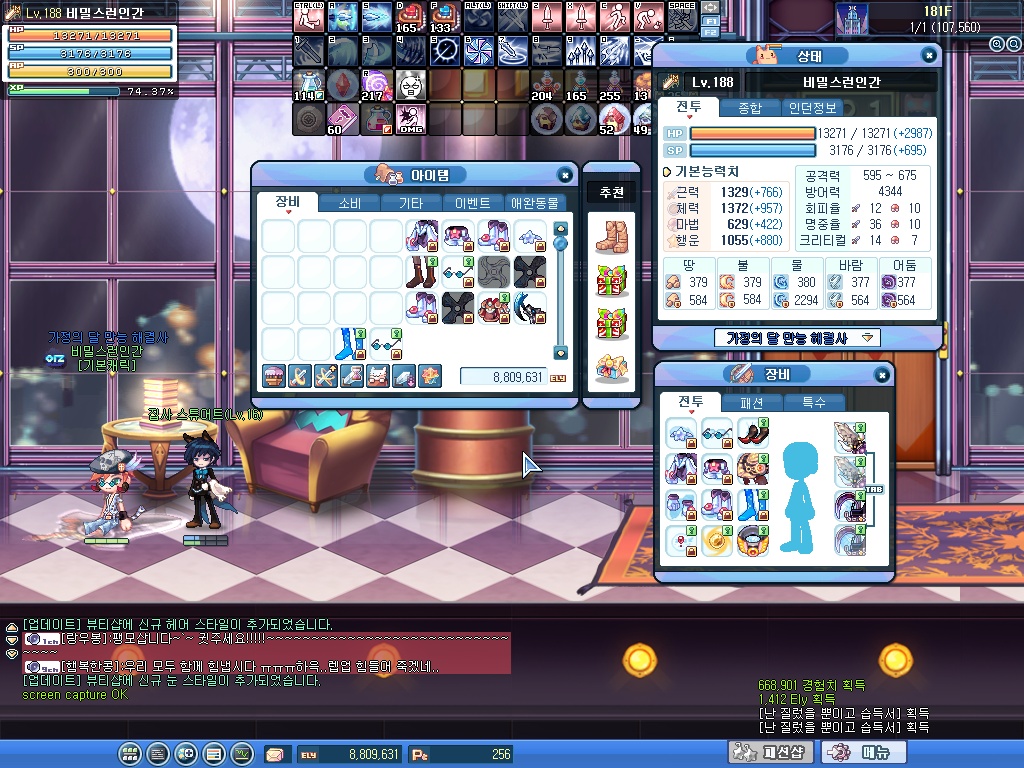Viewport: 1024px width, 768px height.
Task: Open the 특수 equipment tab
Action: (814, 402)
